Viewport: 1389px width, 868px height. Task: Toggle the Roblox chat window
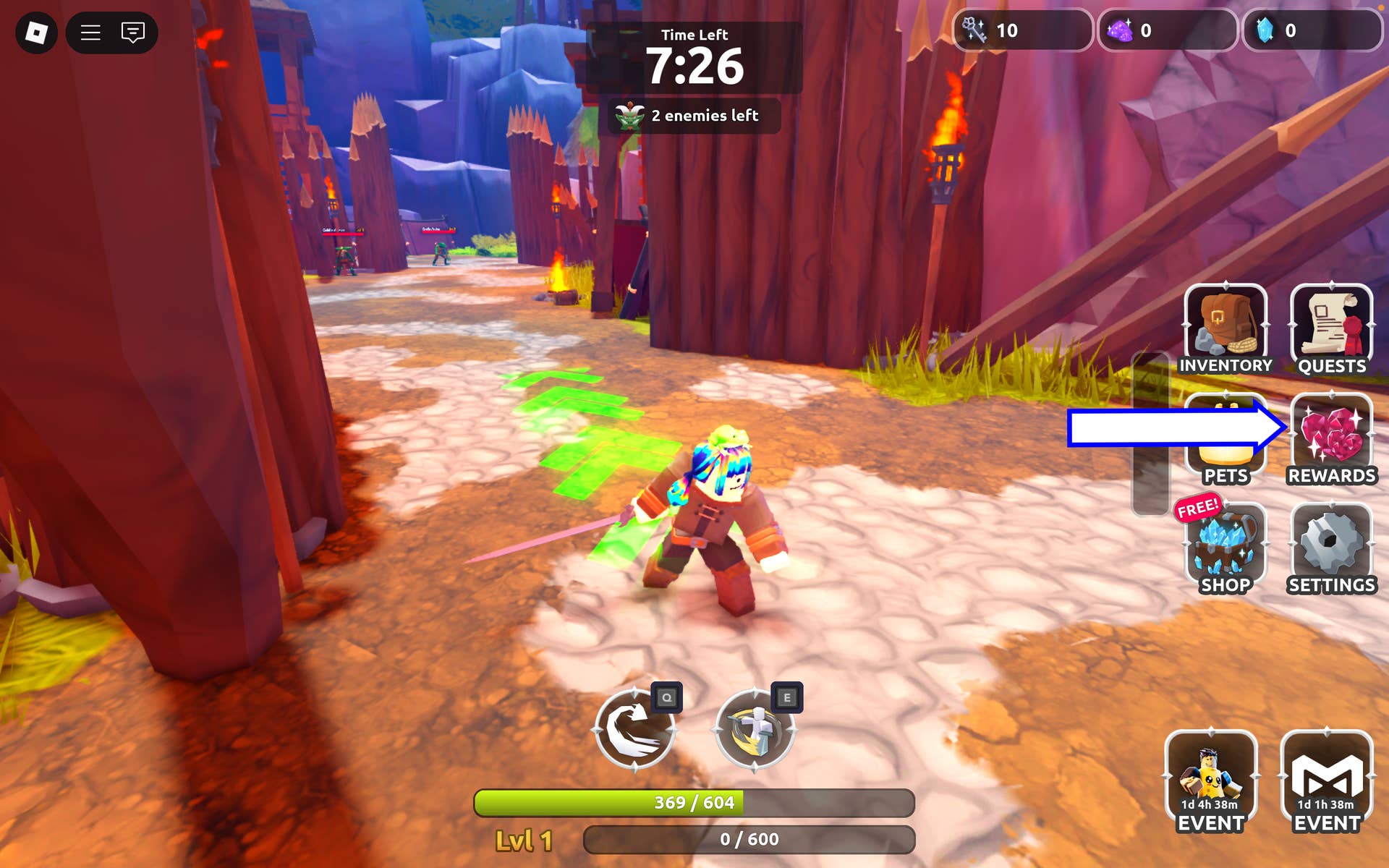tap(133, 33)
